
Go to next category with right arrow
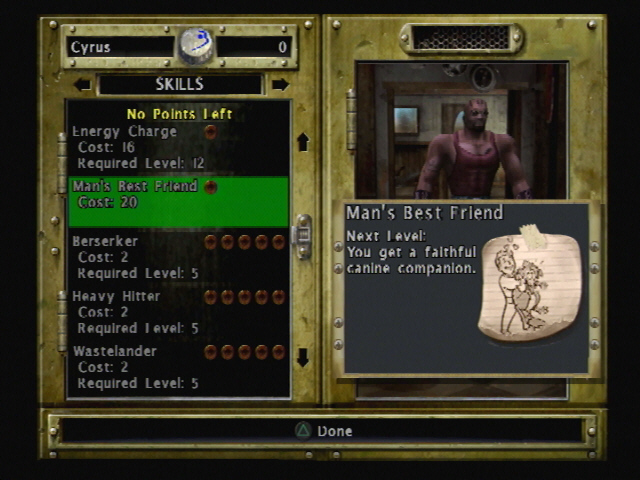pyautogui.click(x=280, y=85)
